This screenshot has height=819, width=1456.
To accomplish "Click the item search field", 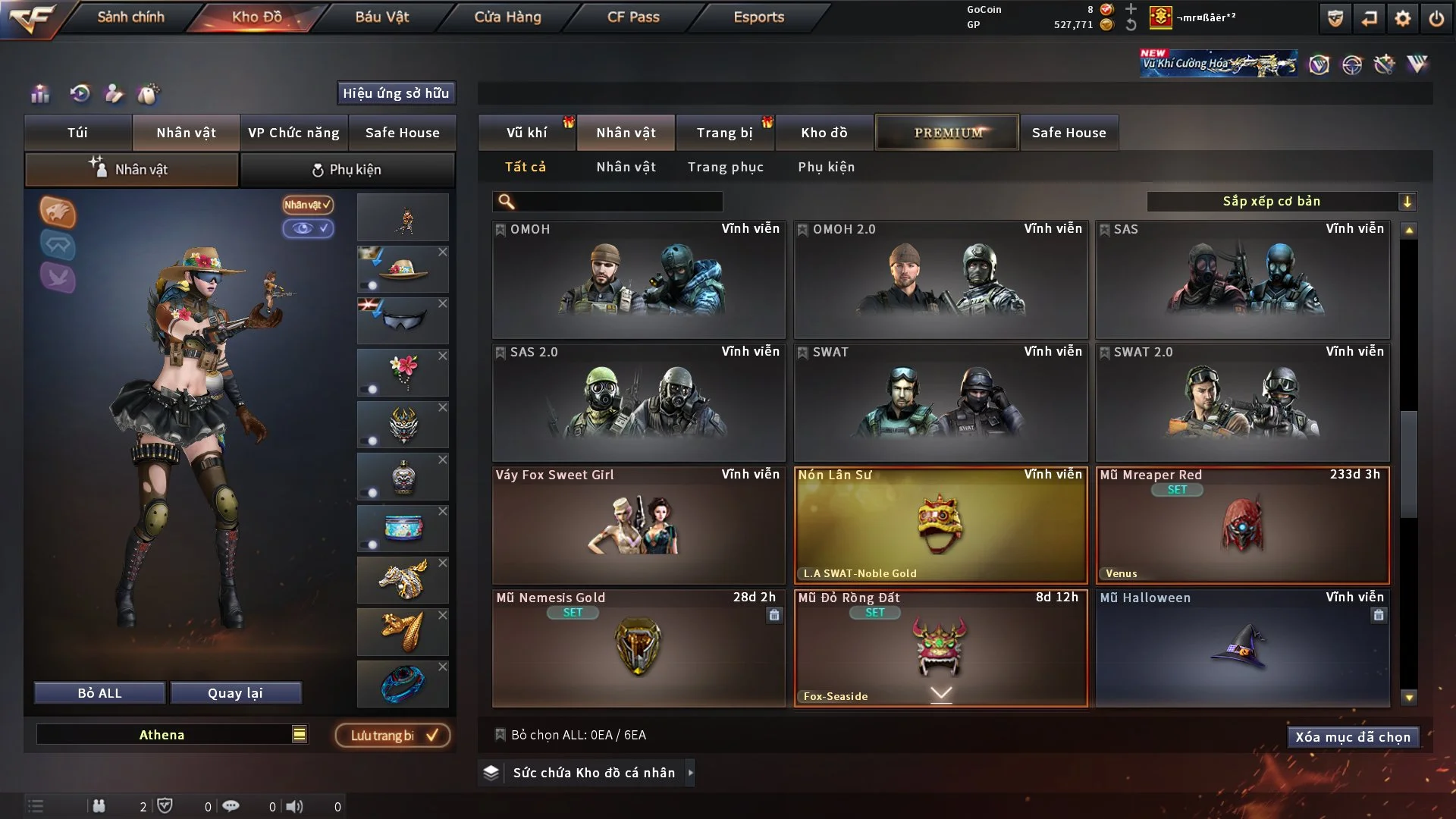I will coord(618,202).
